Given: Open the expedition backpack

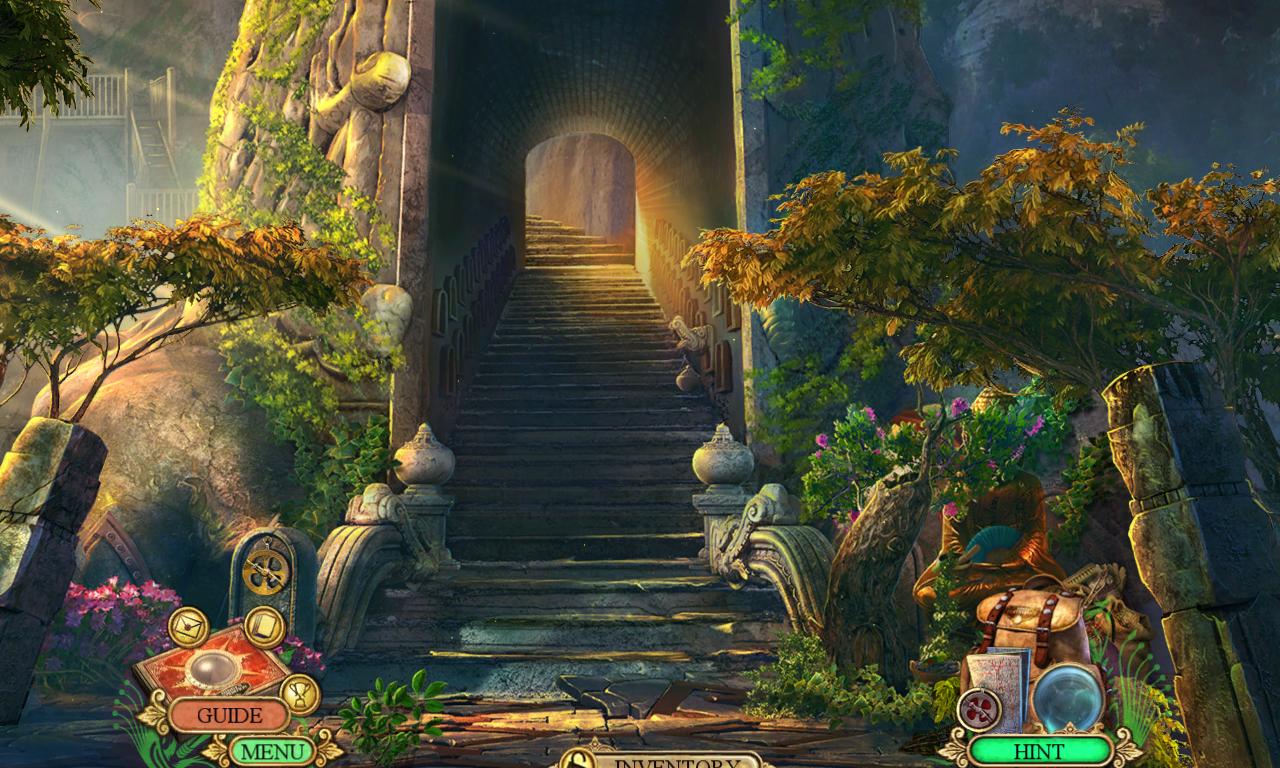Looking at the screenshot, I should [x=1028, y=620].
